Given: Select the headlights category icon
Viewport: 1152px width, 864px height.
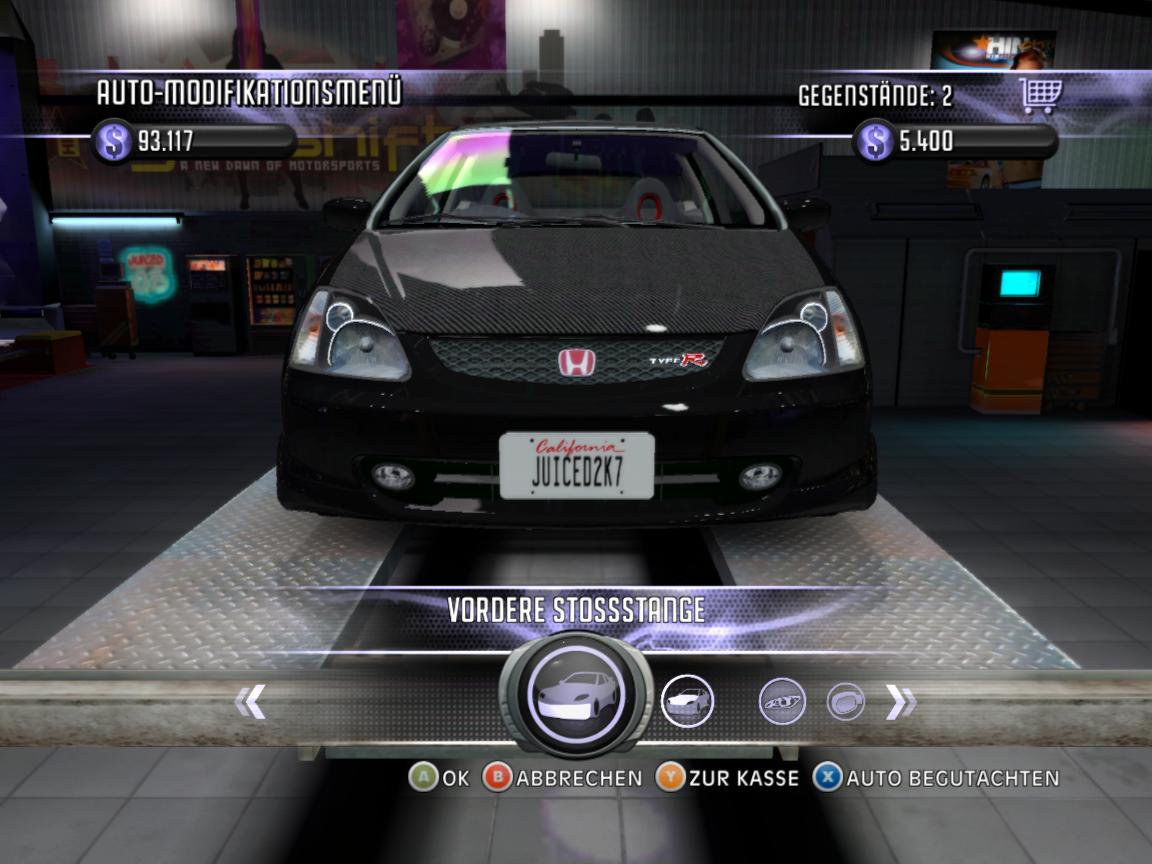Looking at the screenshot, I should coord(782,702).
